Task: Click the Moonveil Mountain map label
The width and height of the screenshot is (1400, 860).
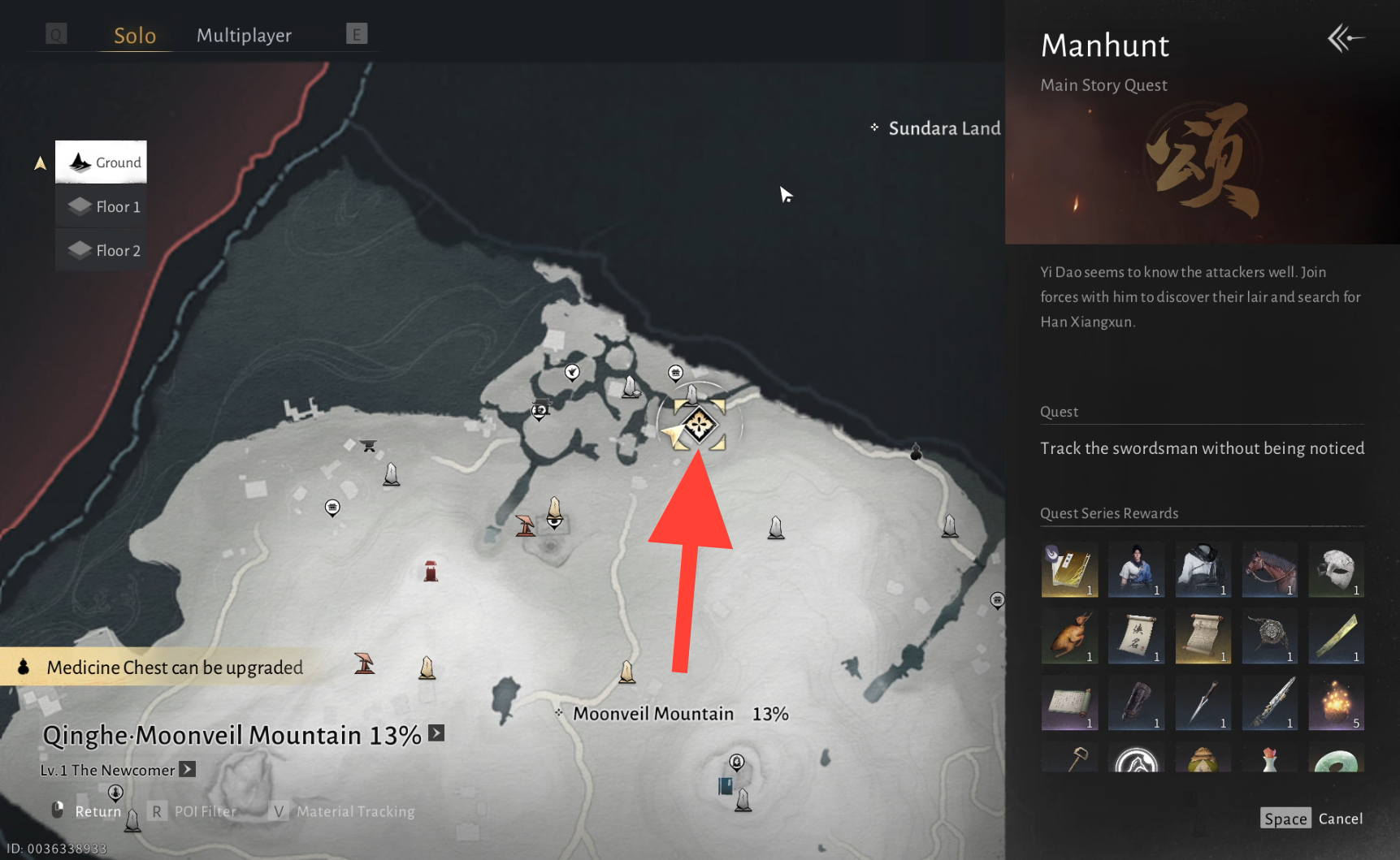Action: pyautogui.click(x=653, y=714)
